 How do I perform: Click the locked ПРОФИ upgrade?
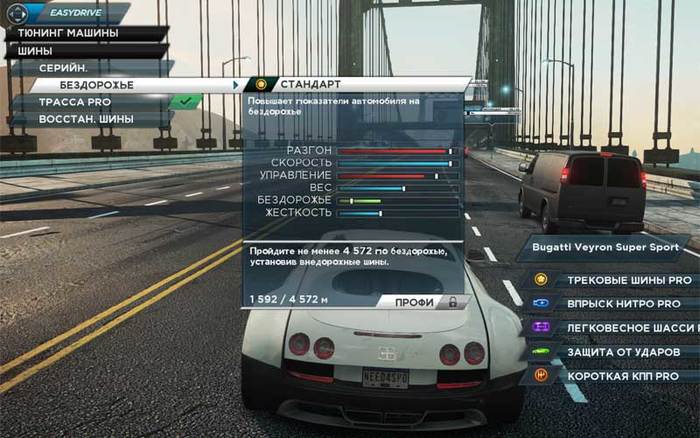pyautogui.click(x=420, y=300)
